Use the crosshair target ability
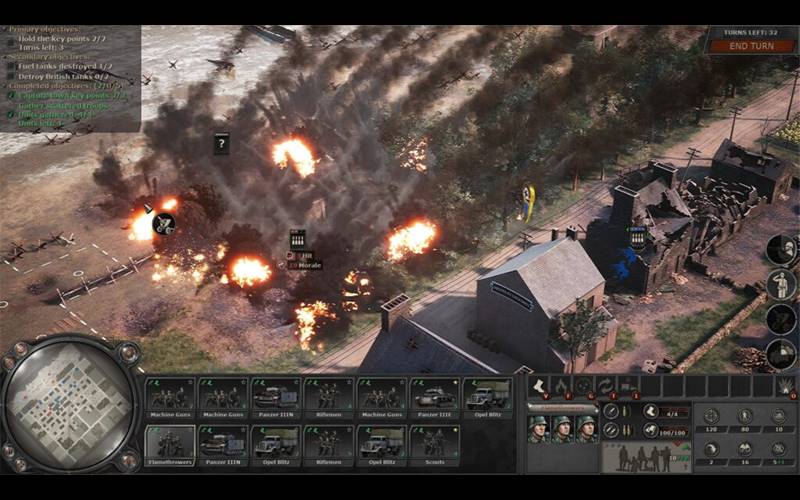 [x=583, y=386]
